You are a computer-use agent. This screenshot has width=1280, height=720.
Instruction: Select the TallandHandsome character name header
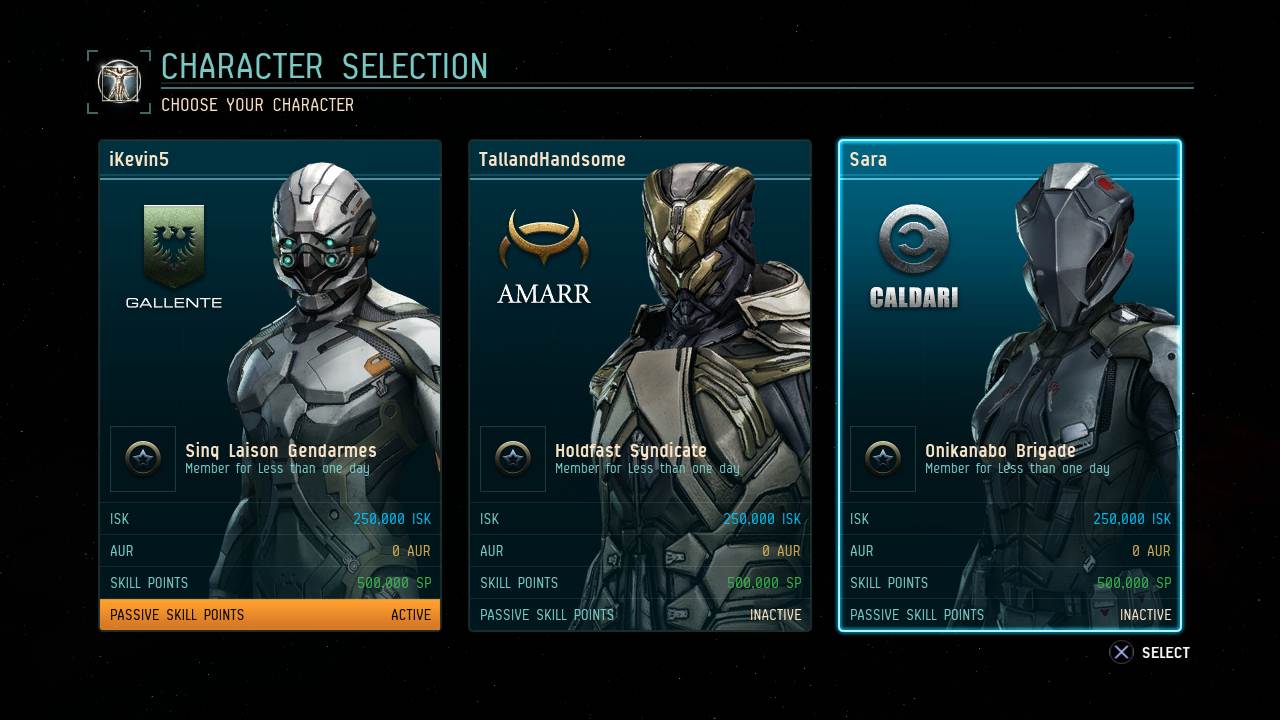(x=640, y=158)
